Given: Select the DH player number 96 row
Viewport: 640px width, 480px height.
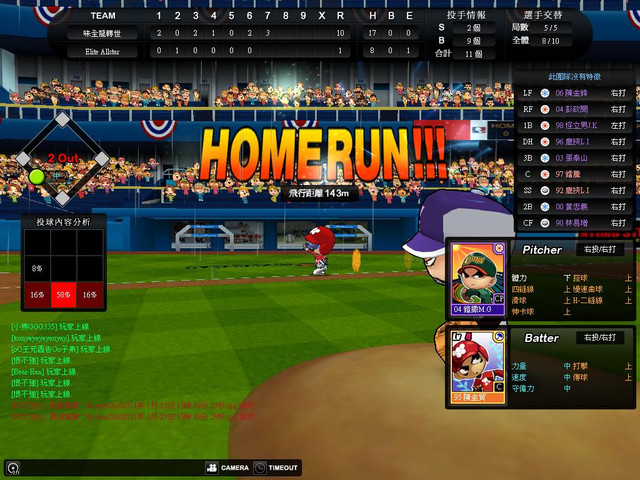Looking at the screenshot, I should click(575, 141).
